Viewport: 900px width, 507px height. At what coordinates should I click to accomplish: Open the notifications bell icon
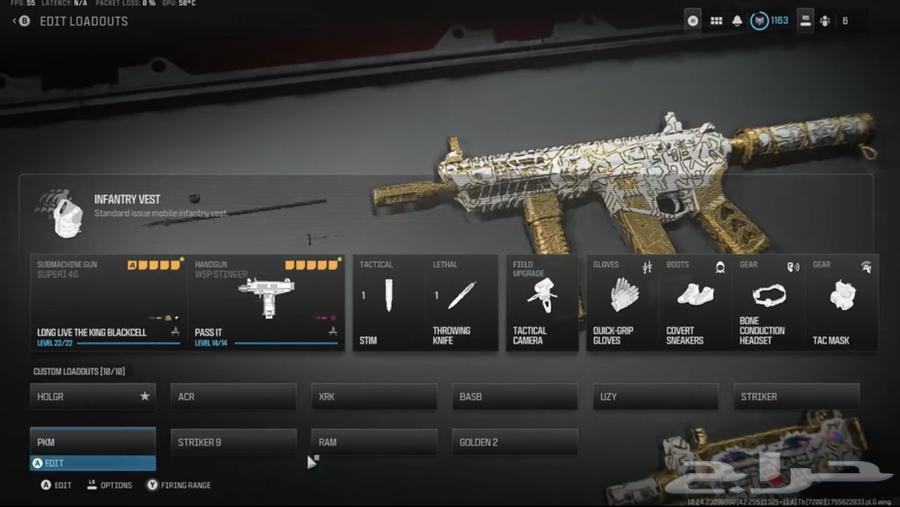[x=738, y=20]
